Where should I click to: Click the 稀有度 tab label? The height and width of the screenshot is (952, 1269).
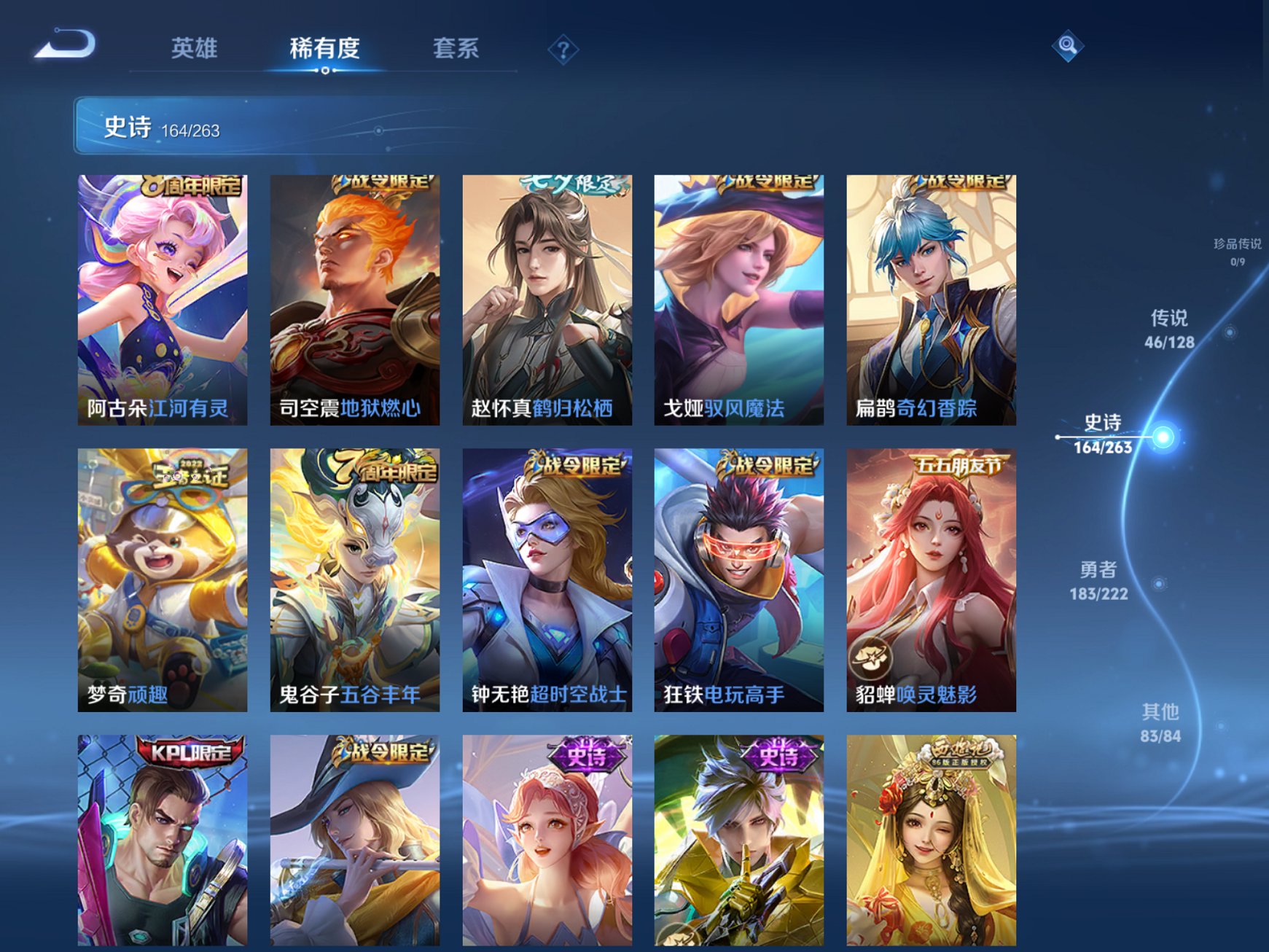tap(324, 47)
